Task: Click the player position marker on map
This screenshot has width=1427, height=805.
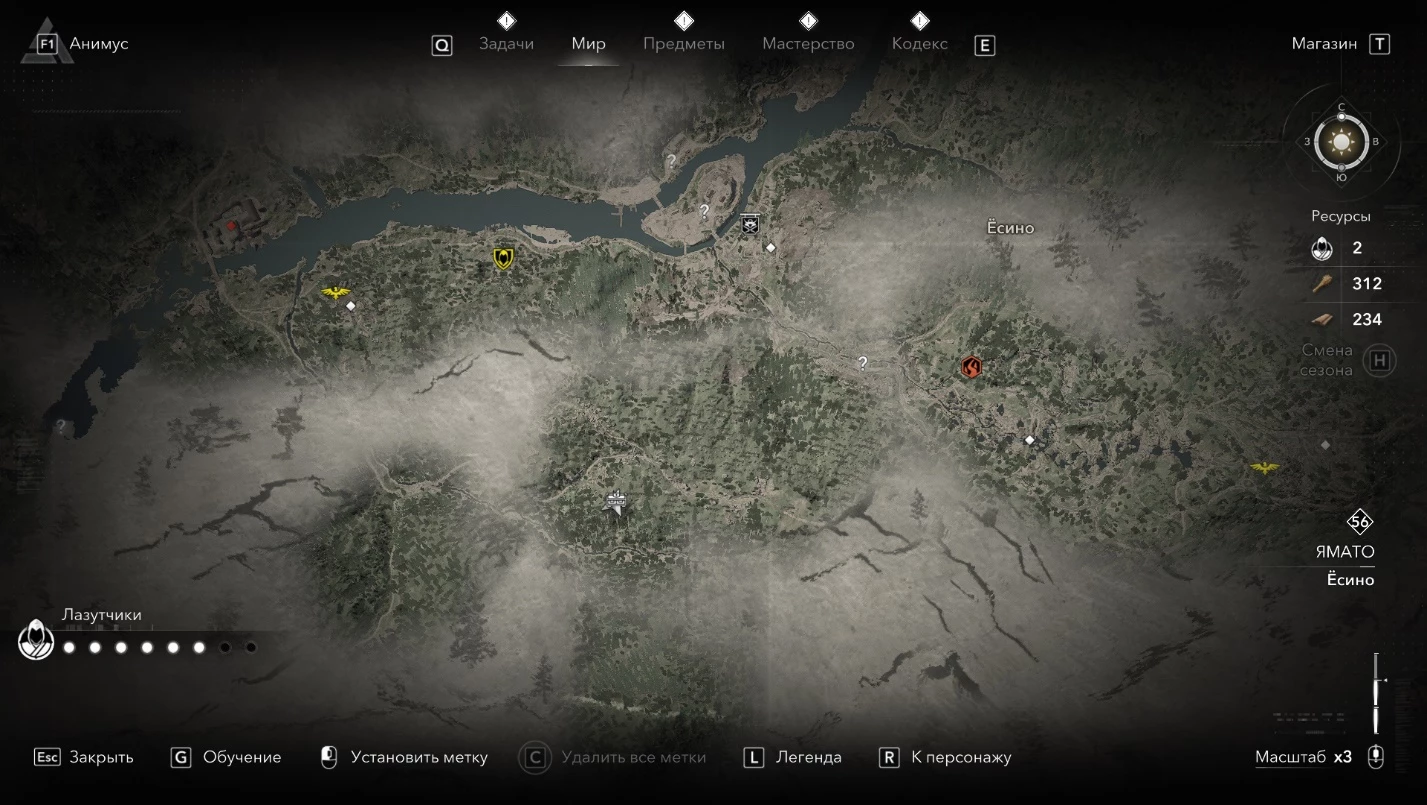Action: coord(616,502)
